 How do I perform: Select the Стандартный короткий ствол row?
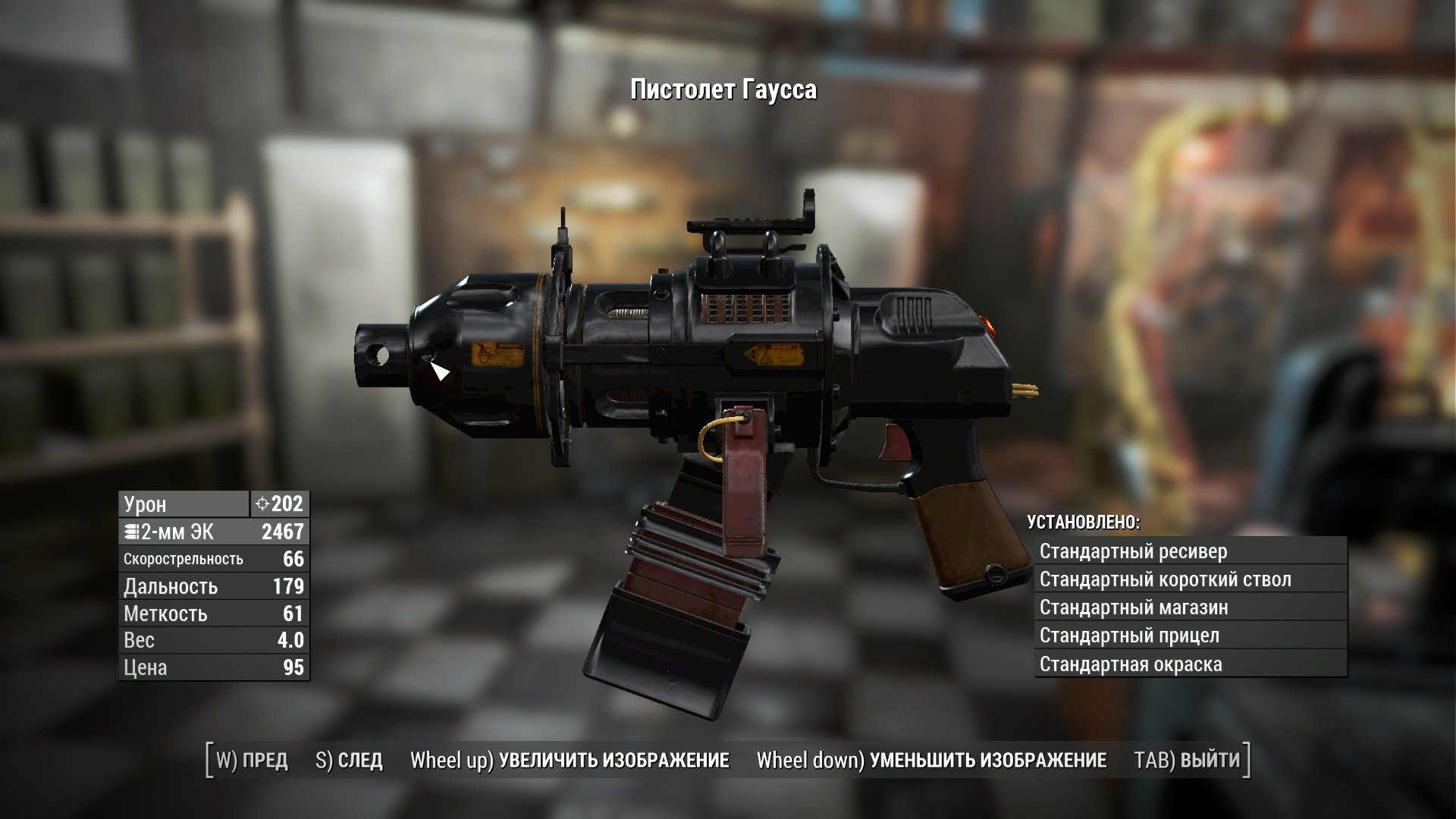click(x=1190, y=579)
